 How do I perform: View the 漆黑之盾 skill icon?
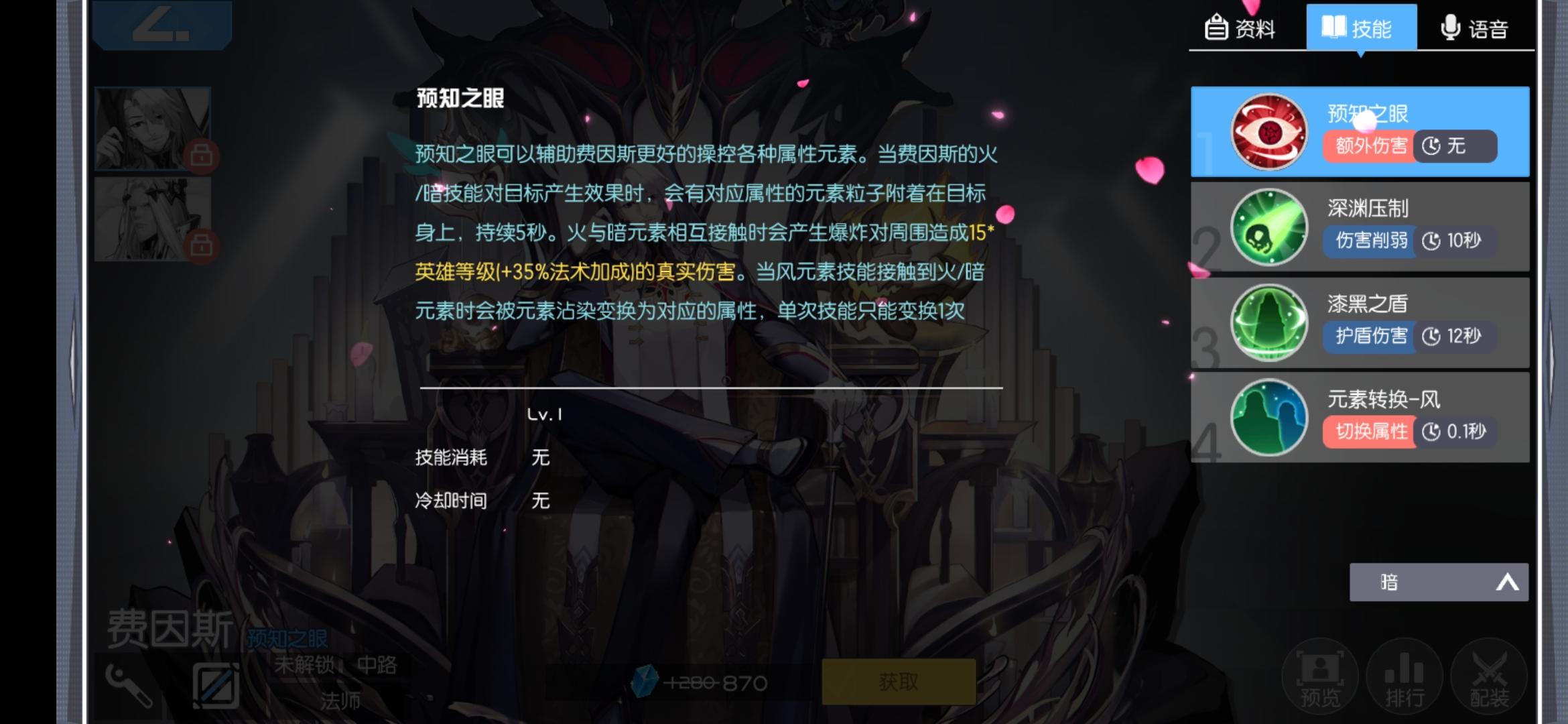[1268, 322]
